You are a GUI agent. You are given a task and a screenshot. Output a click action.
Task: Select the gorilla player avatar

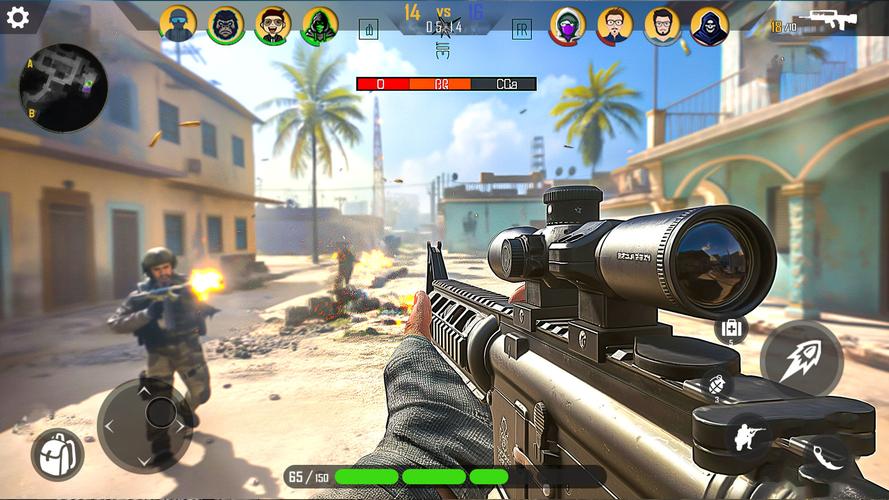227,26
